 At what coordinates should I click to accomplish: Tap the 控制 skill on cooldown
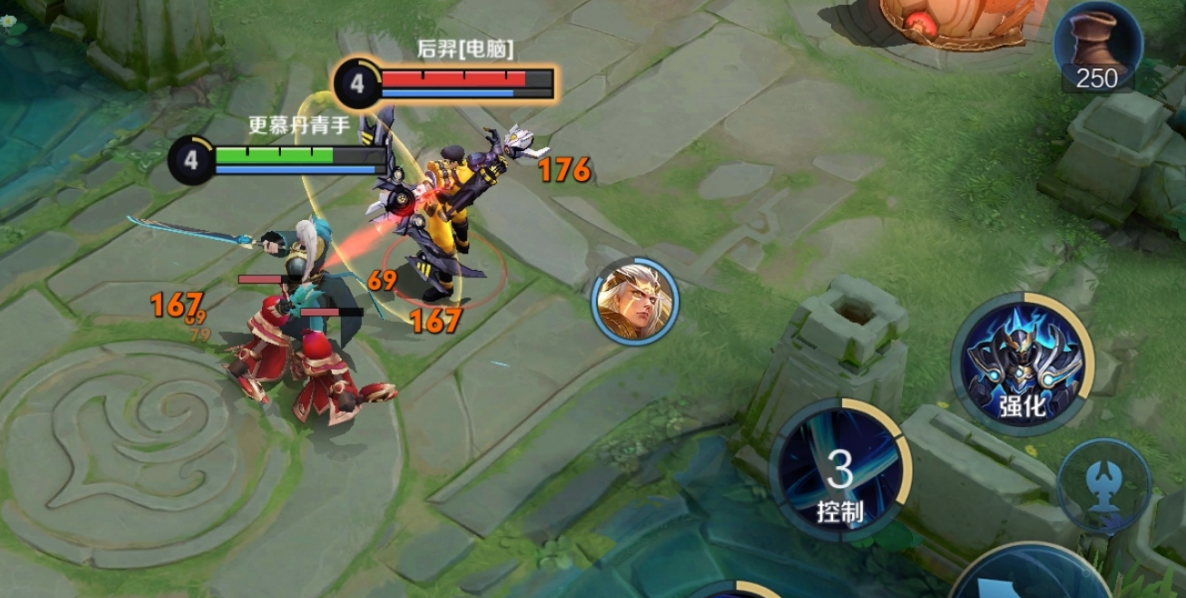point(839,470)
